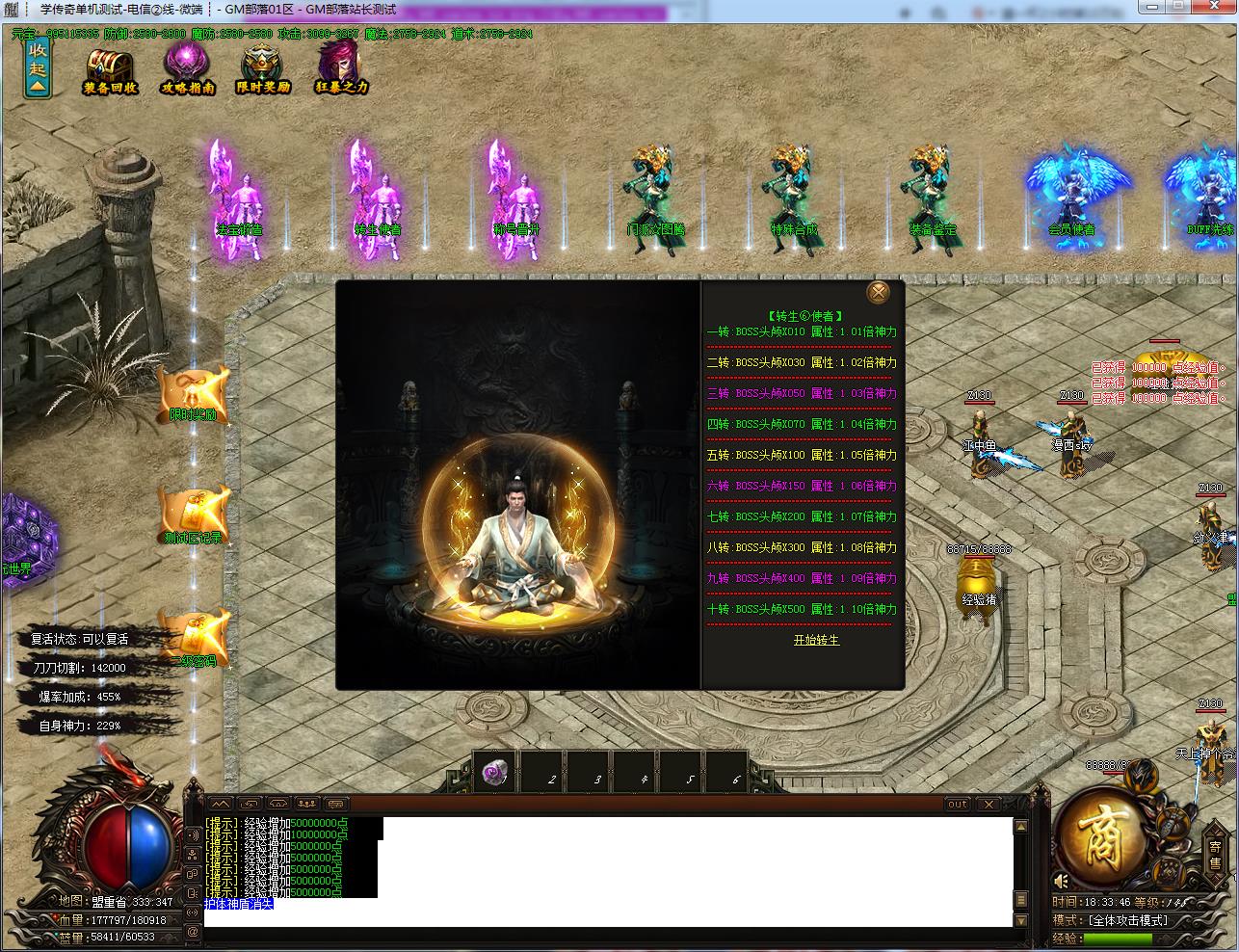Click the 开始转生 link
Screen dimensions: 1239x952
(816, 640)
